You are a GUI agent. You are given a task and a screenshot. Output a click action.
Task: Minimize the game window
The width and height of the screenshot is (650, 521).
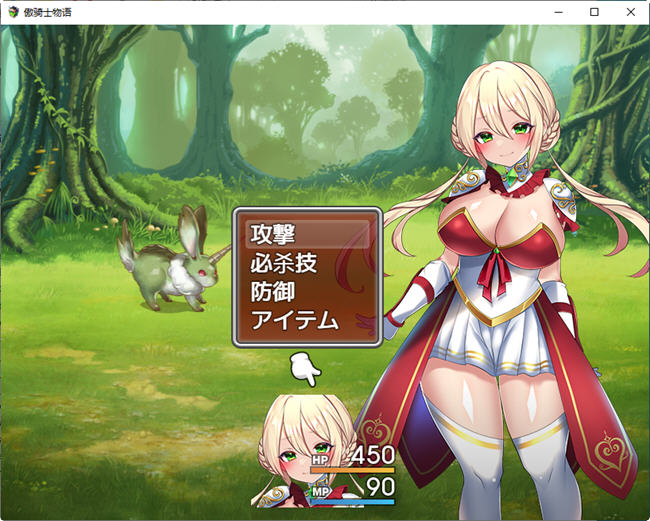pyautogui.click(x=559, y=12)
